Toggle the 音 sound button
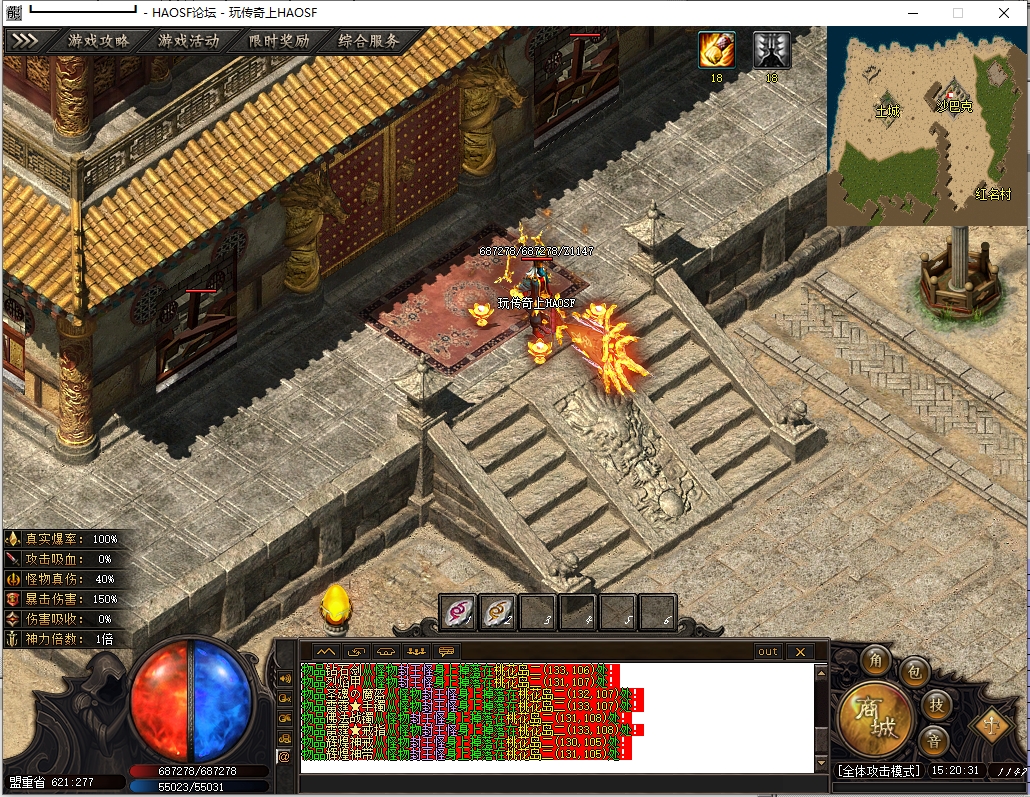 pos(934,741)
